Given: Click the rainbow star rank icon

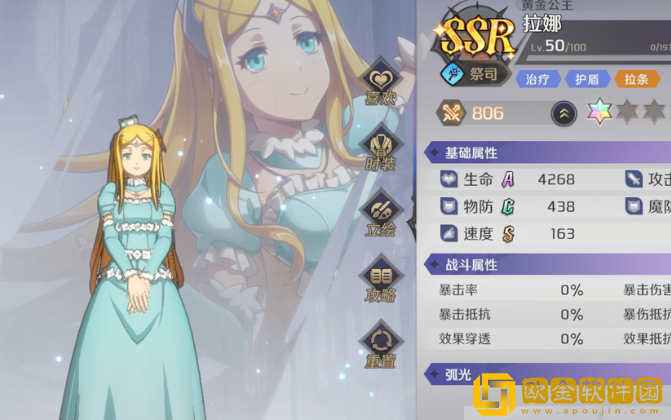Looking at the screenshot, I should point(600,113).
